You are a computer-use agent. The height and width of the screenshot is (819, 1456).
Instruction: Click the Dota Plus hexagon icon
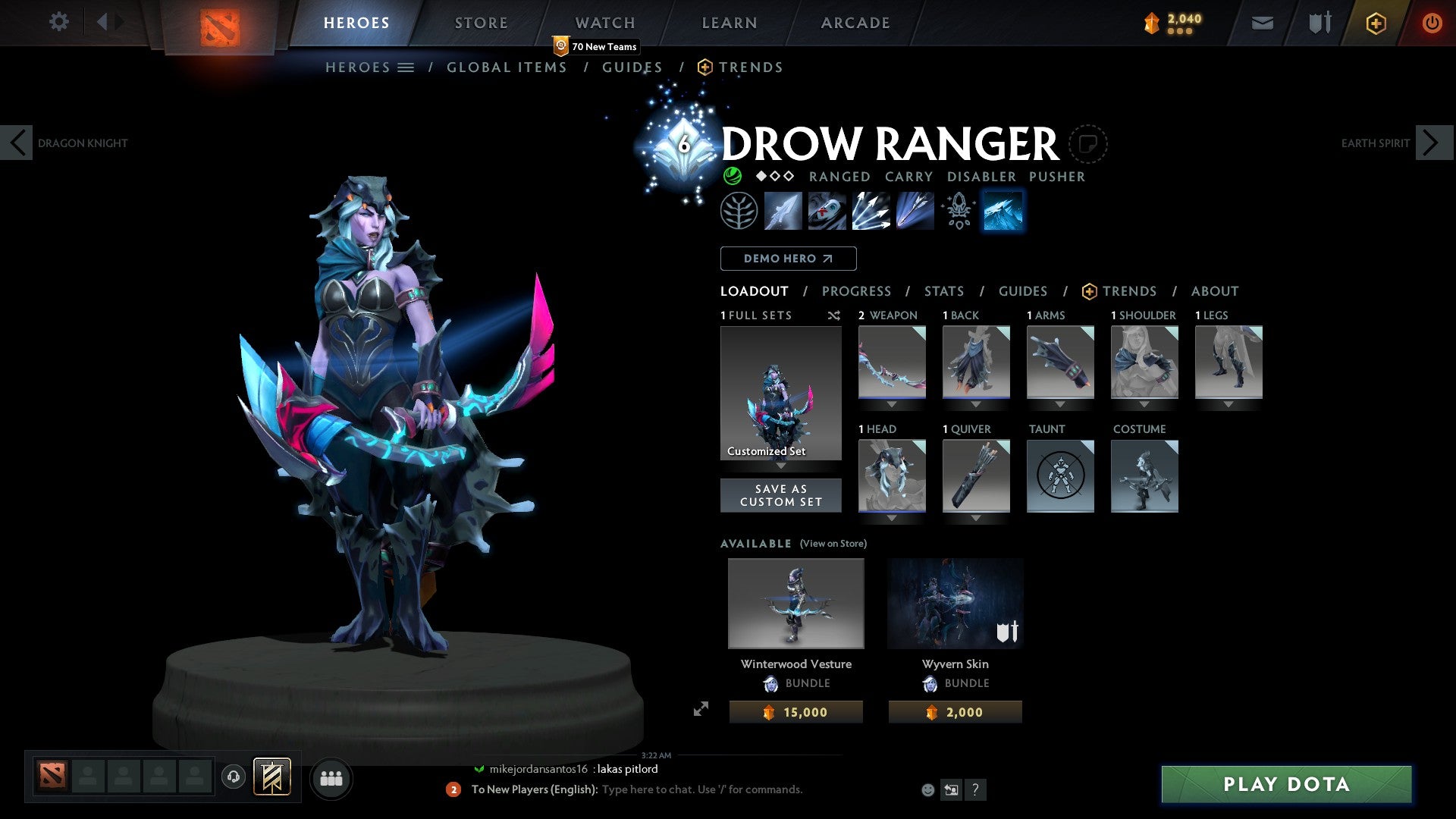pos(1375,23)
